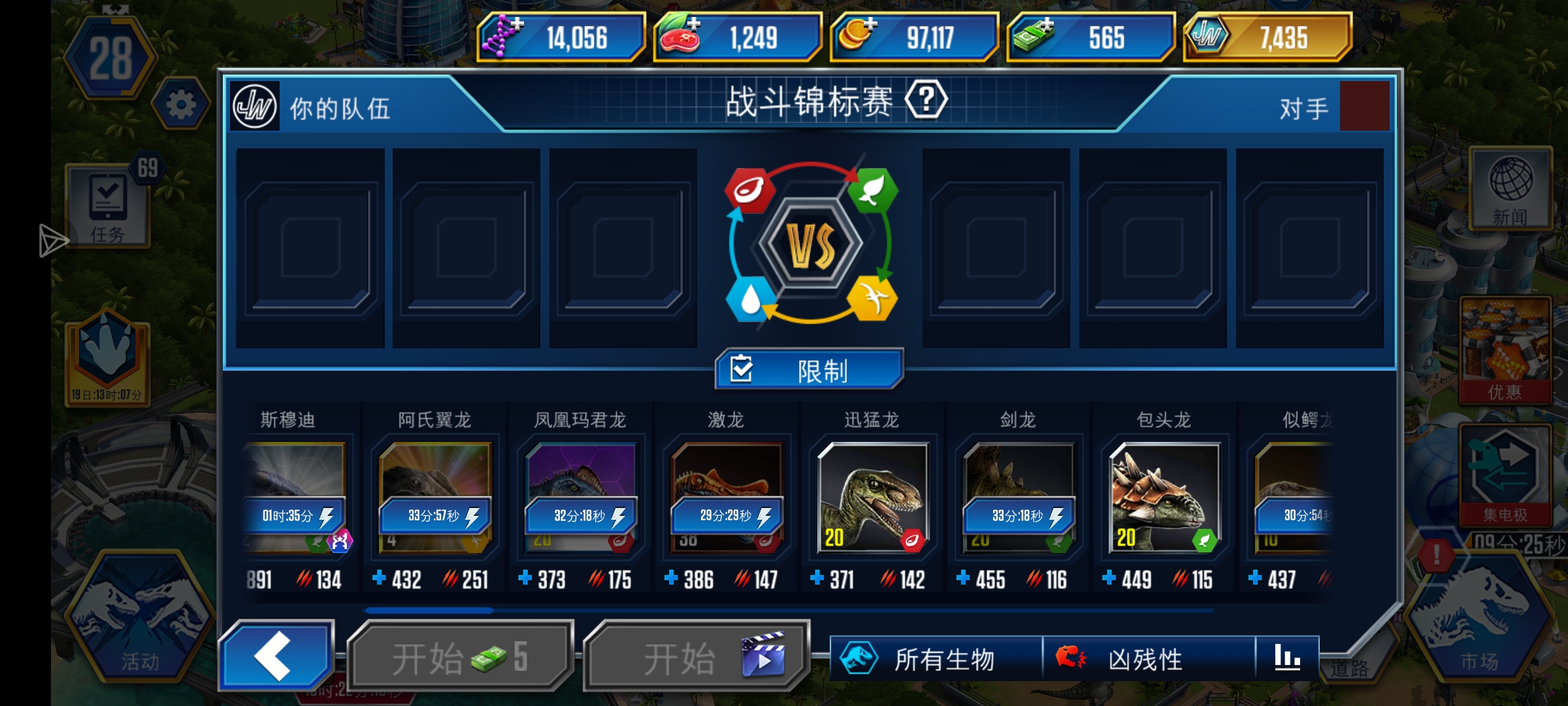
Task: Open the 任务 missions panel
Action: (x=106, y=208)
